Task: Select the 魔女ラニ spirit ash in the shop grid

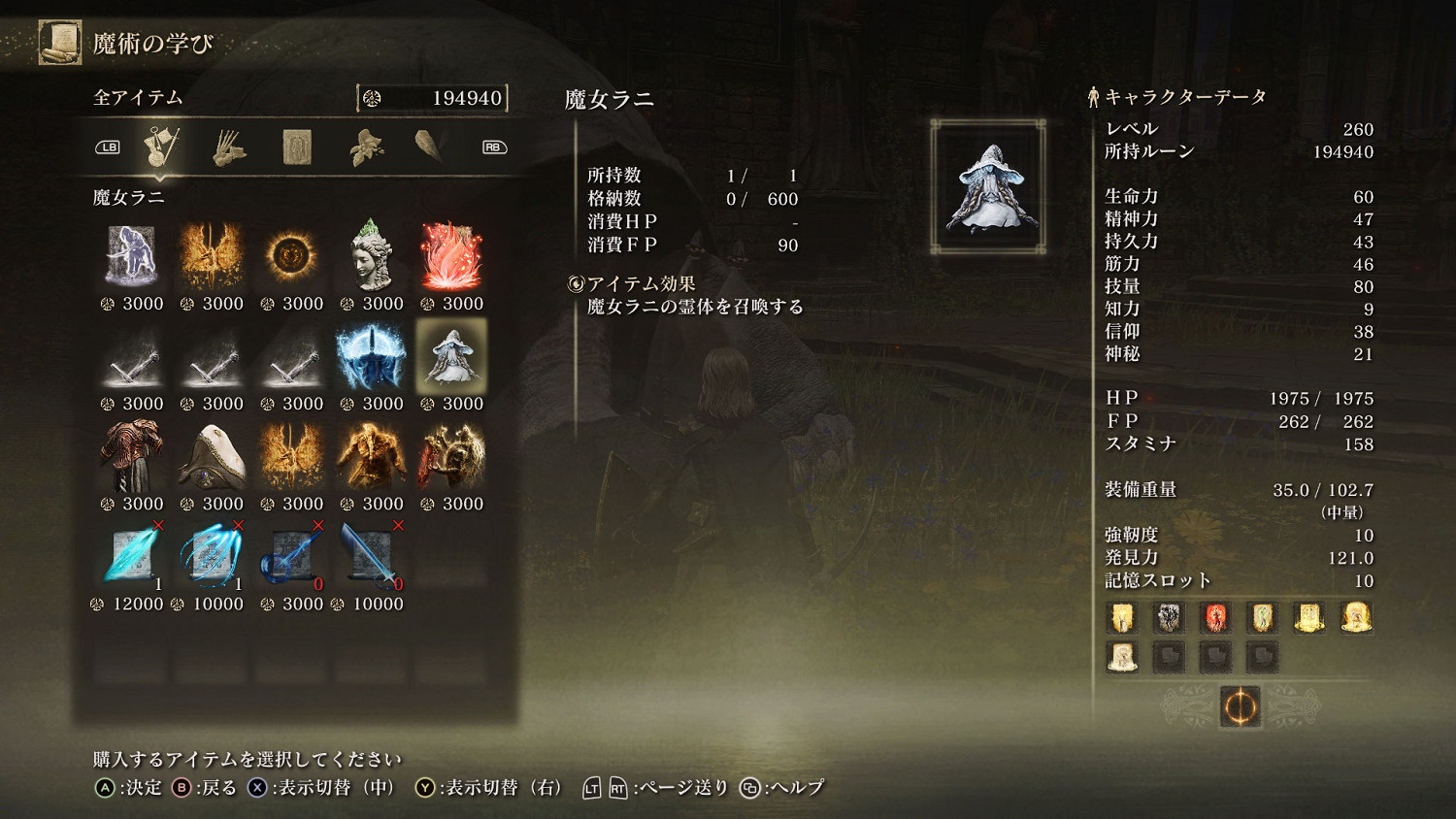Action: click(452, 356)
